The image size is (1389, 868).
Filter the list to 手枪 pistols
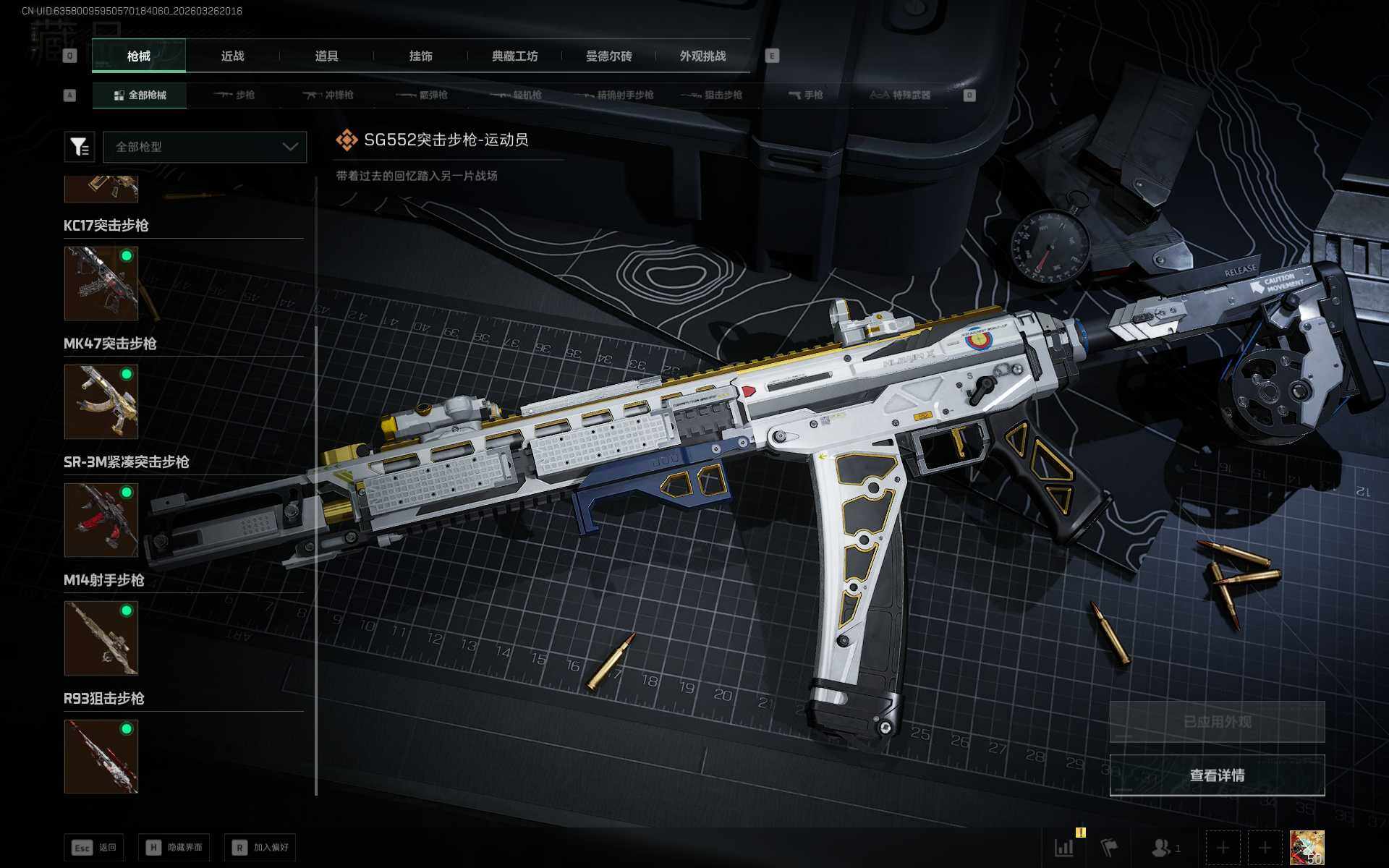click(x=806, y=95)
